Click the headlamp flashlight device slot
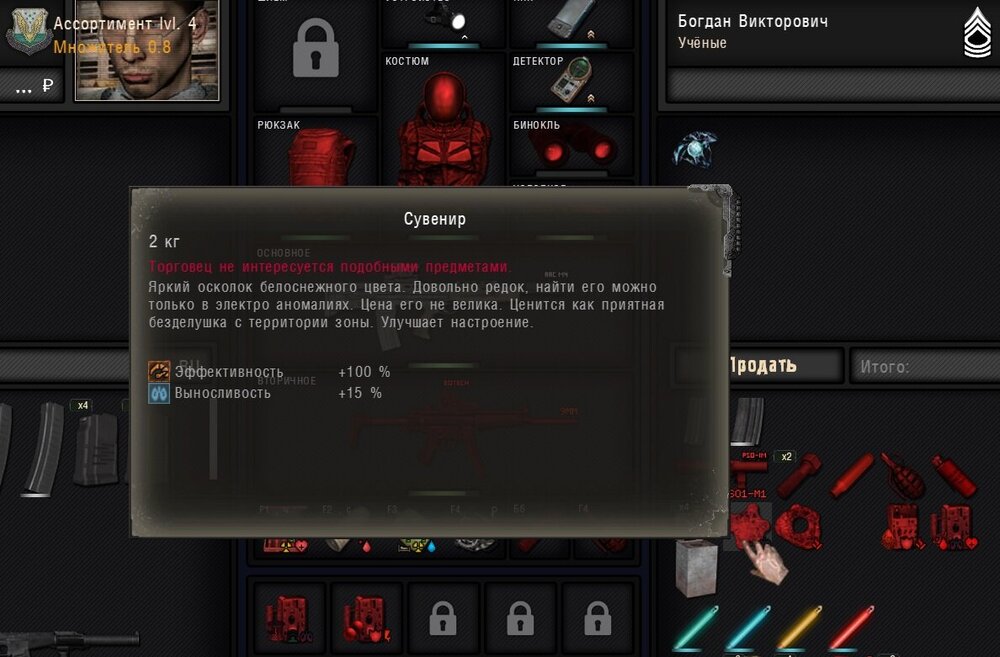The height and width of the screenshot is (657, 1000). 443,22
